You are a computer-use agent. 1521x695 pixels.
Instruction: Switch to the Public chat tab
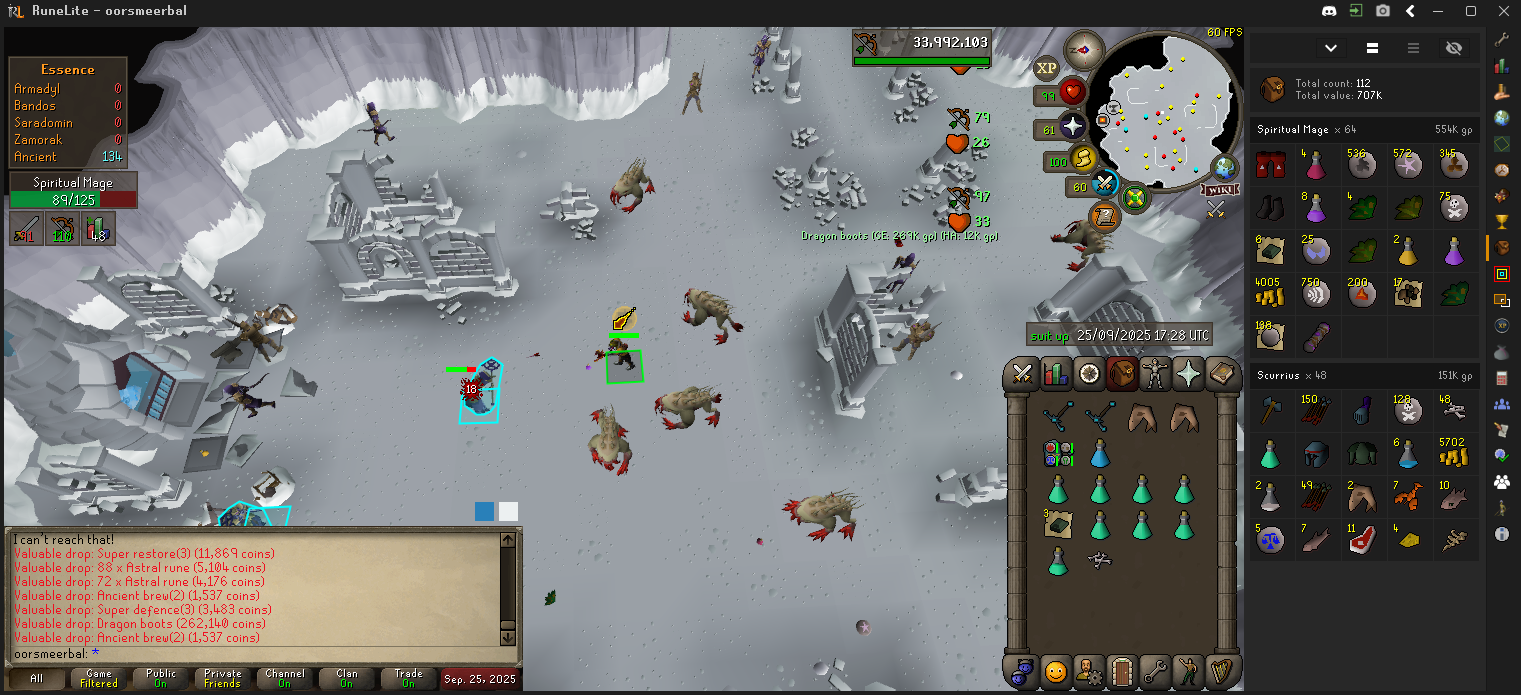161,678
